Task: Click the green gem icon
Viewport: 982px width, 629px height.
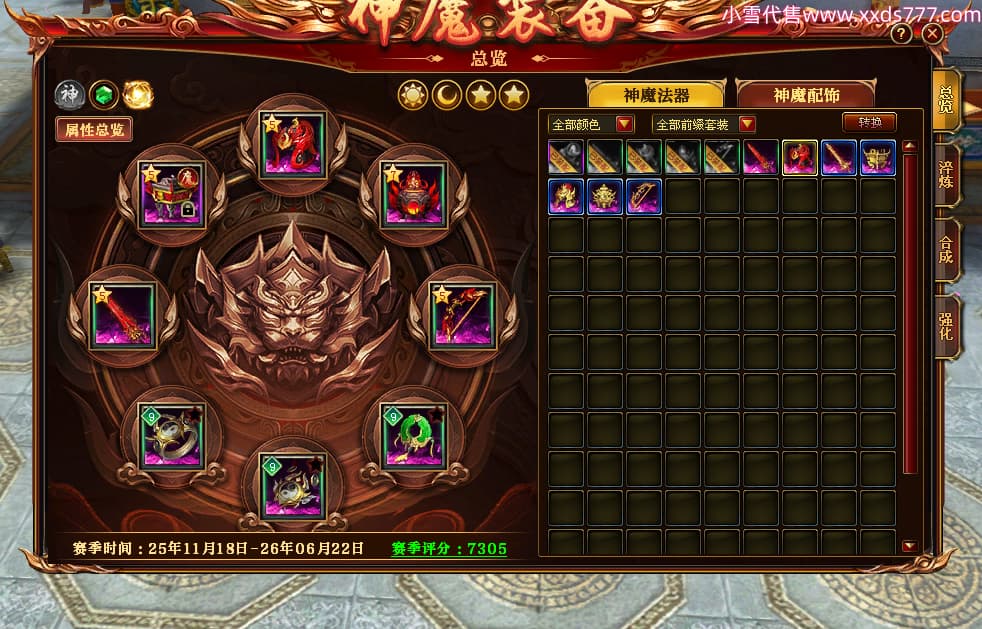Action: coord(102,95)
